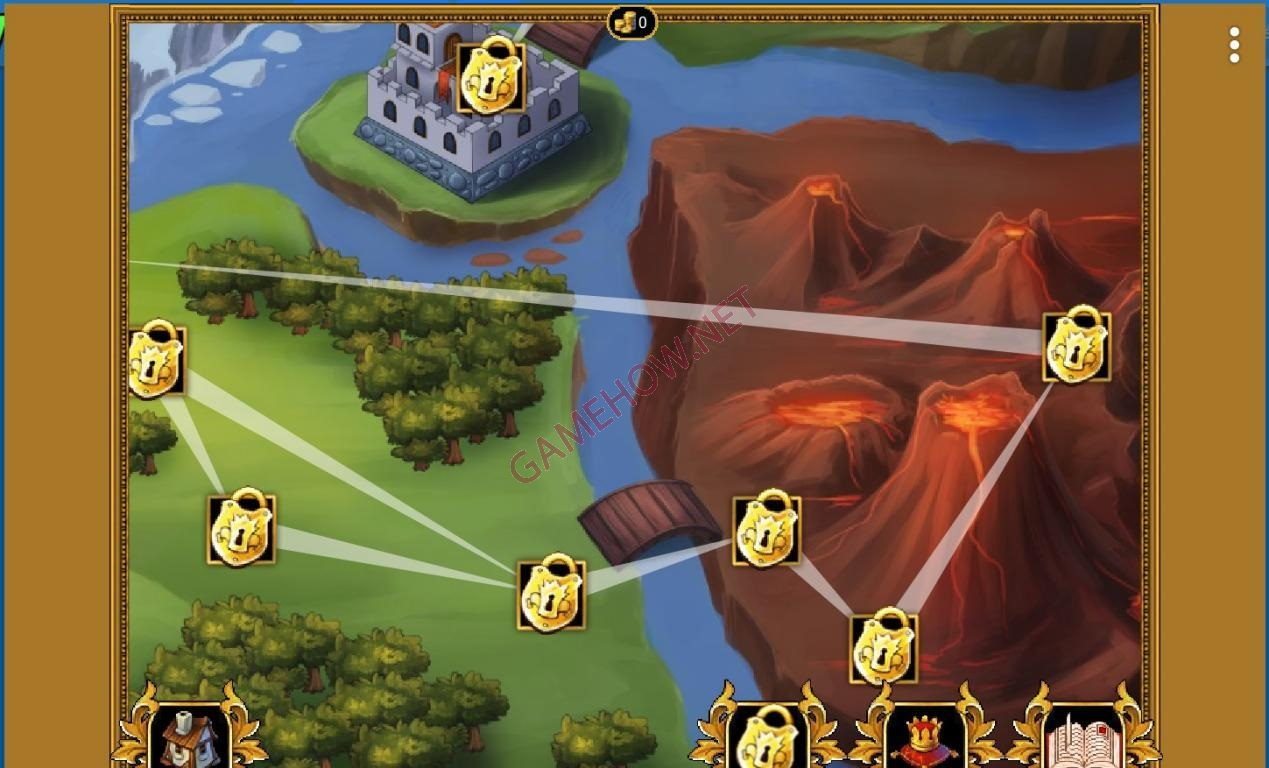Select the locked node cut off by the map's left edge
This screenshot has width=1269, height=768.
pyautogui.click(x=155, y=361)
